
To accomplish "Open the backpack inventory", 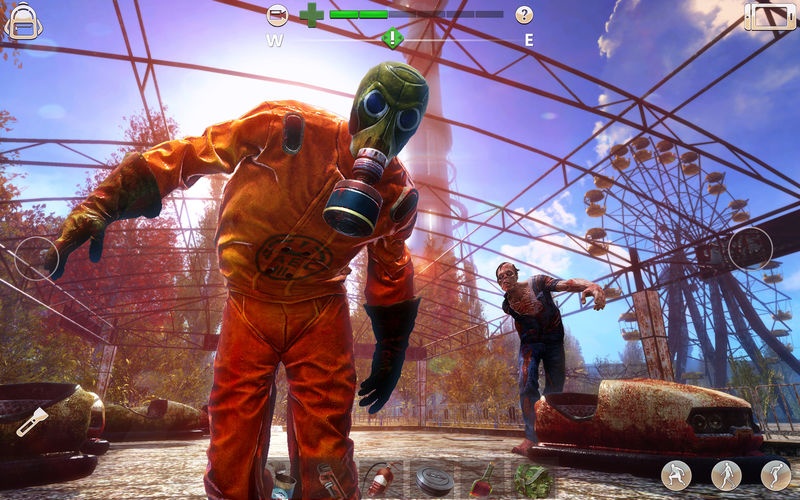I will [22, 21].
